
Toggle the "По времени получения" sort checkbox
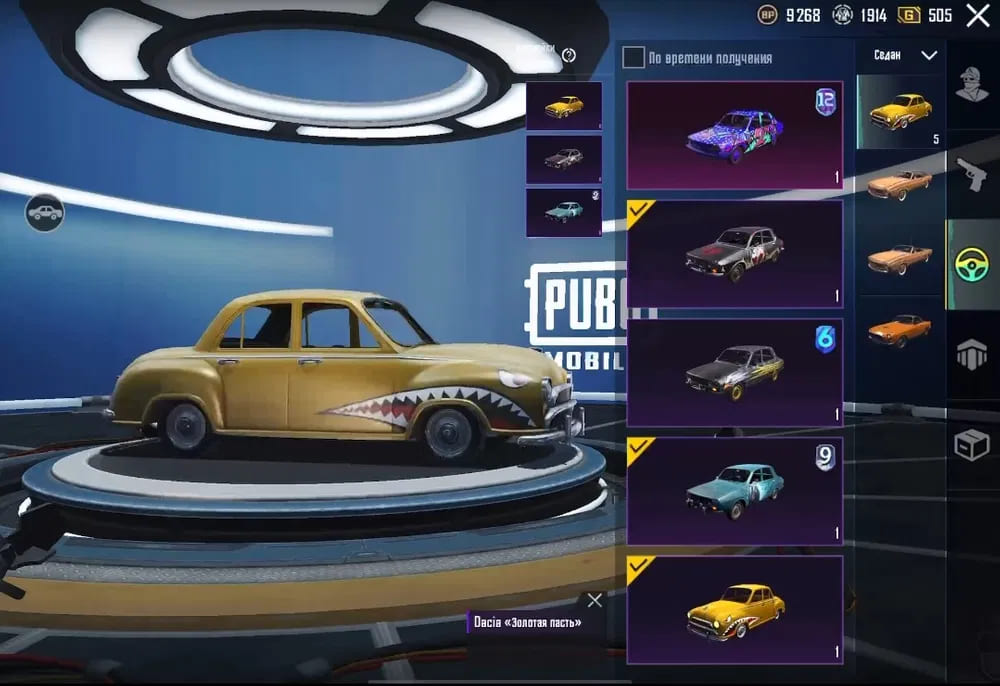pyautogui.click(x=633, y=57)
